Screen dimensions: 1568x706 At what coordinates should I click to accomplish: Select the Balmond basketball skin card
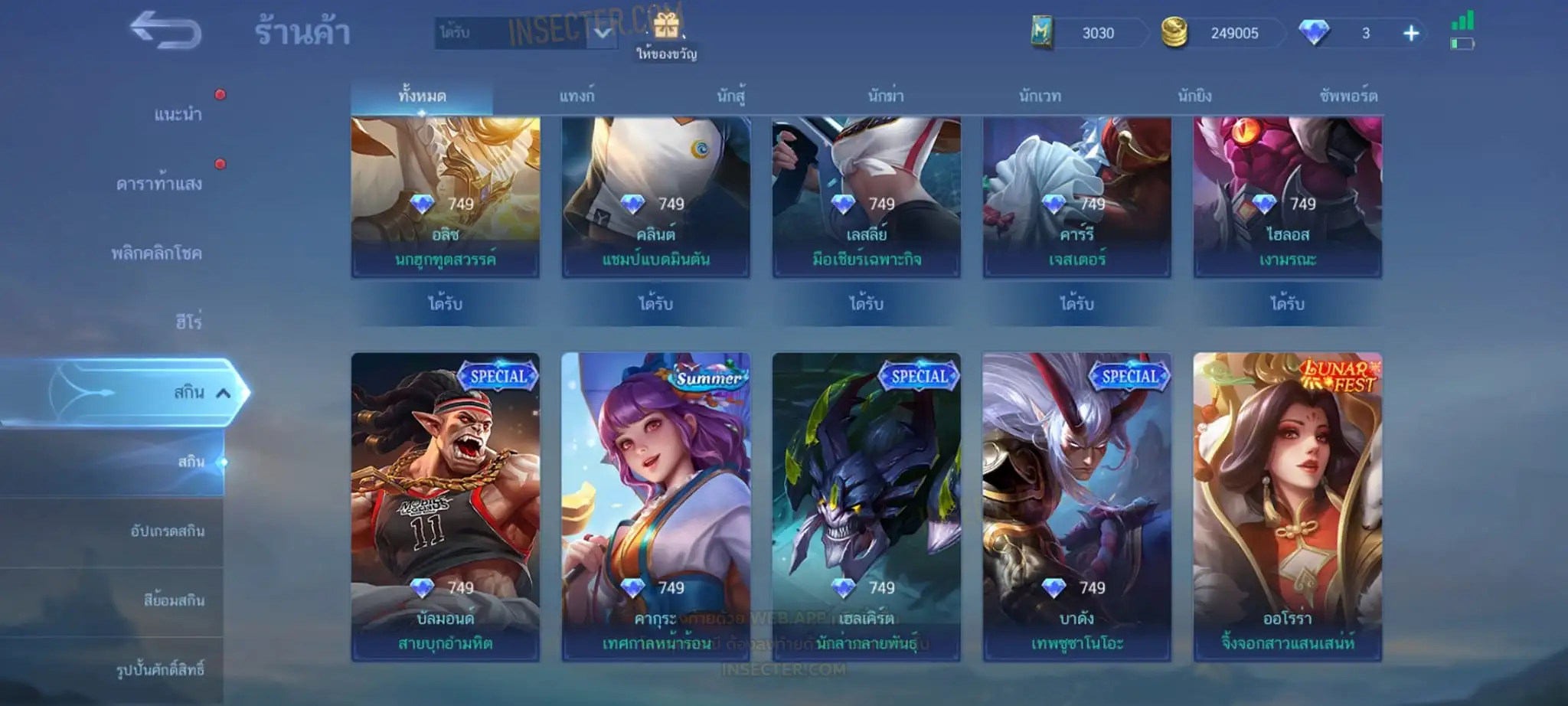pos(445,505)
